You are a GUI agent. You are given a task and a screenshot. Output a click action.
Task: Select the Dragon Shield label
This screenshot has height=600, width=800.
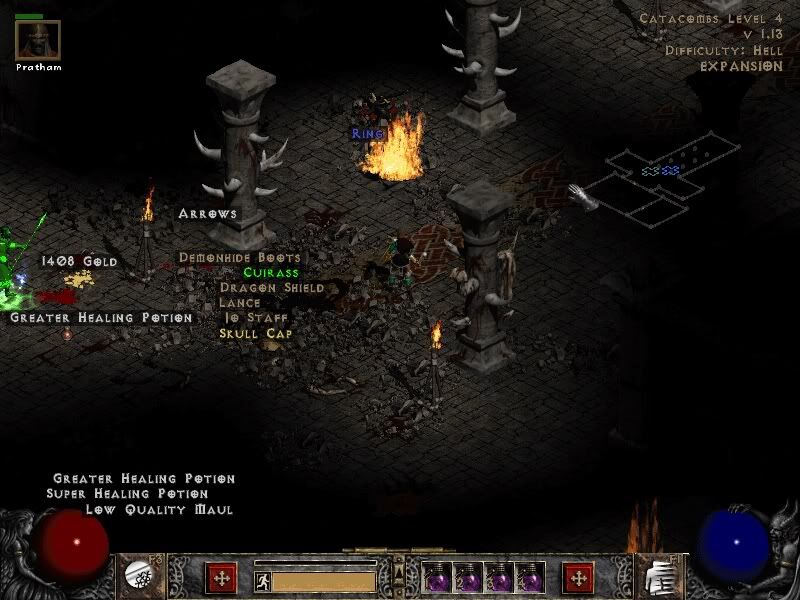[272, 287]
